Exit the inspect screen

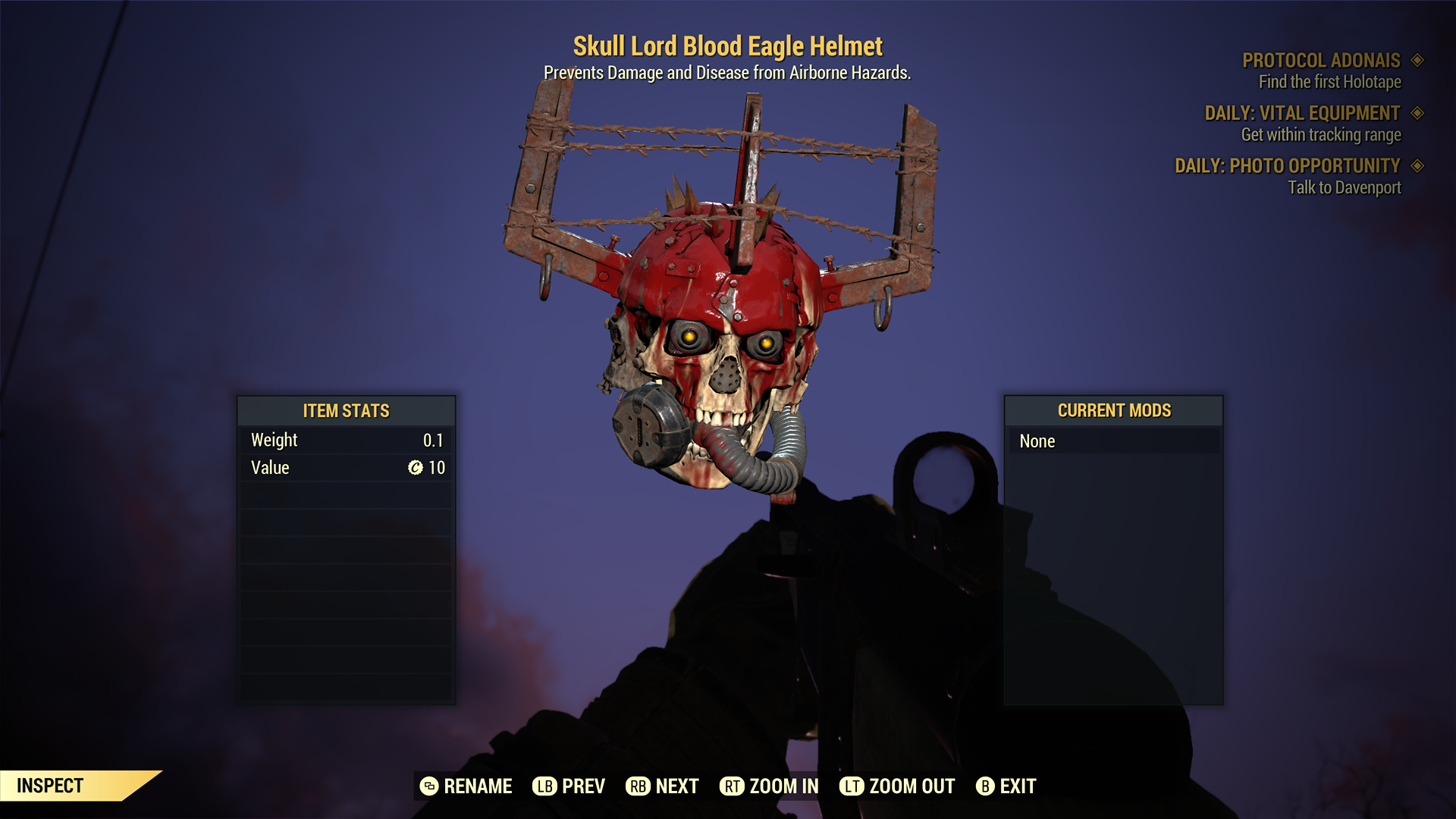(x=1006, y=786)
